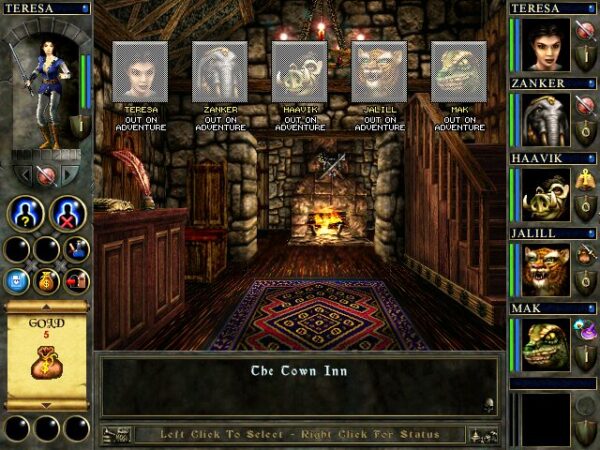The height and width of the screenshot is (450, 600).
Task: Click the red X character icon
Action: [x=68, y=214]
